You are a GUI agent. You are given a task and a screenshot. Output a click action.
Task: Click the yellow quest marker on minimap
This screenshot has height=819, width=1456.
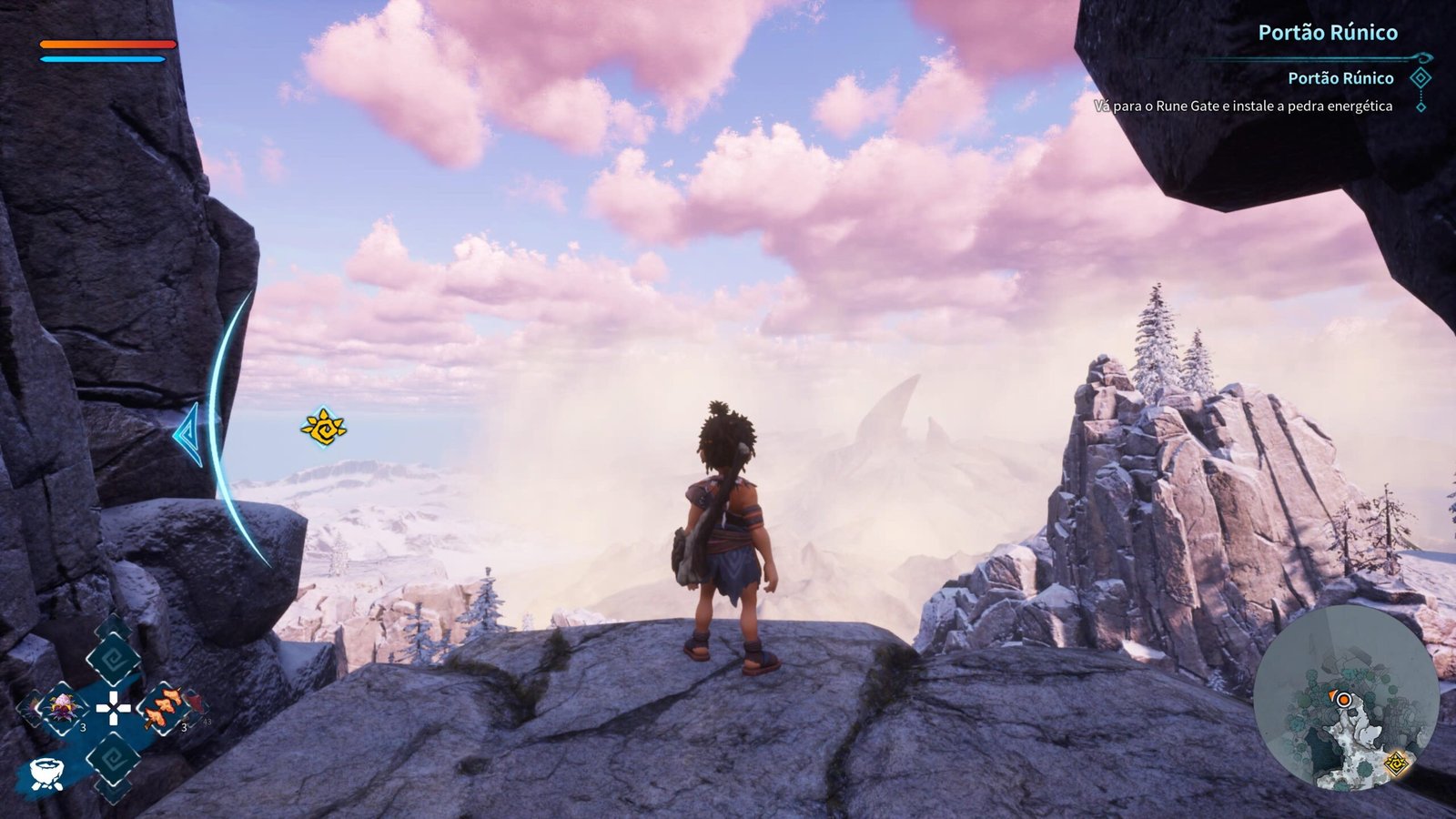1395,763
